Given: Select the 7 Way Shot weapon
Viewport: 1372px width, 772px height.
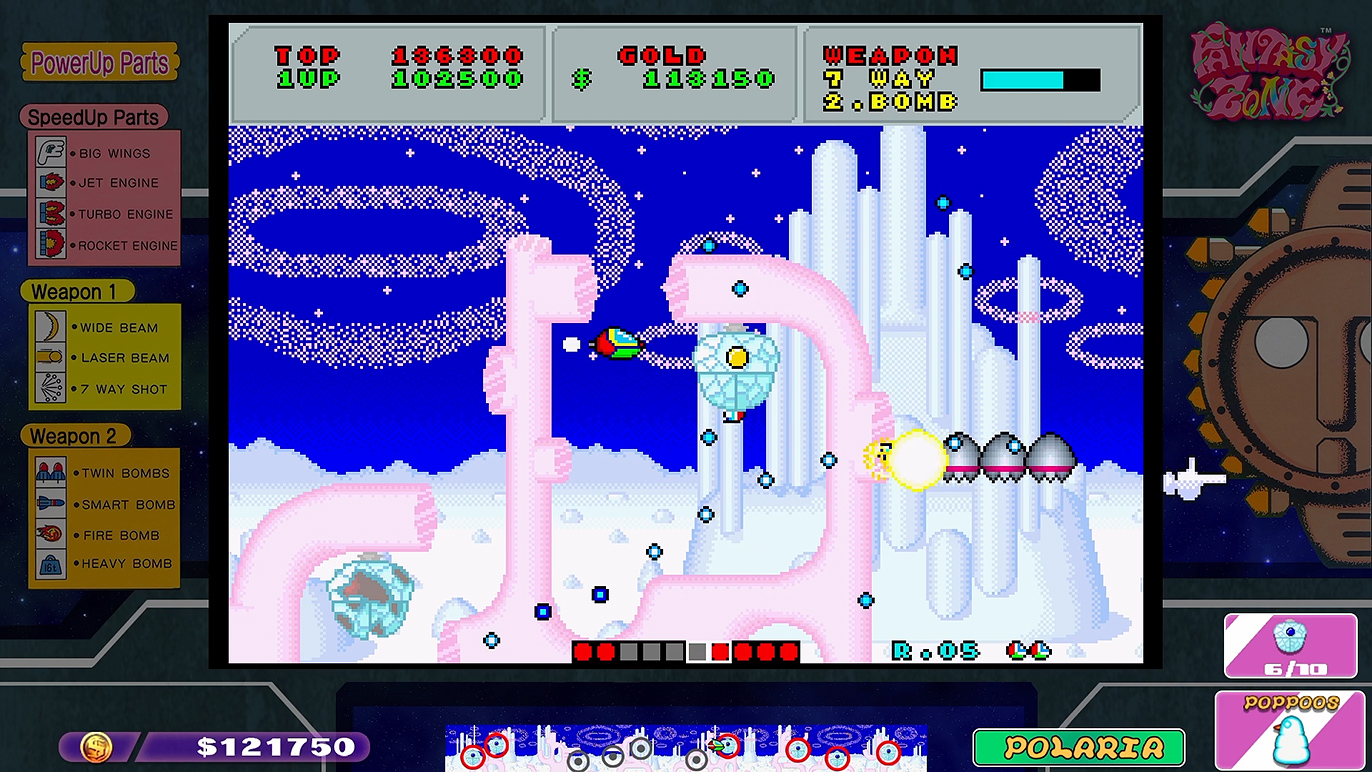Looking at the screenshot, I should pos(104,389).
